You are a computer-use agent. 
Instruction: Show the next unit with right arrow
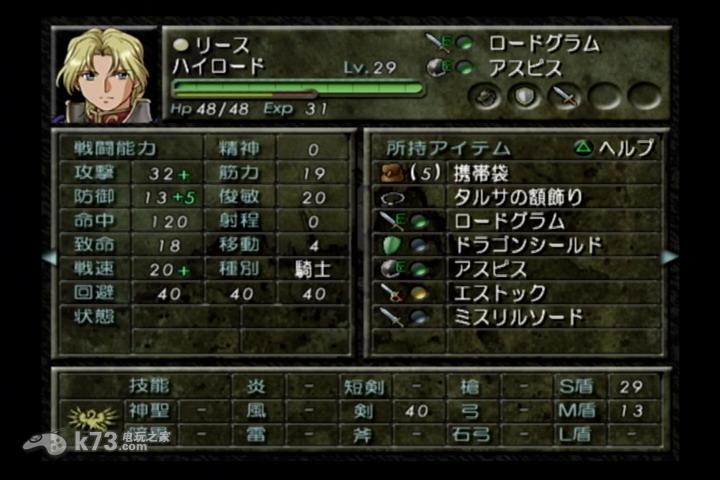(668, 258)
